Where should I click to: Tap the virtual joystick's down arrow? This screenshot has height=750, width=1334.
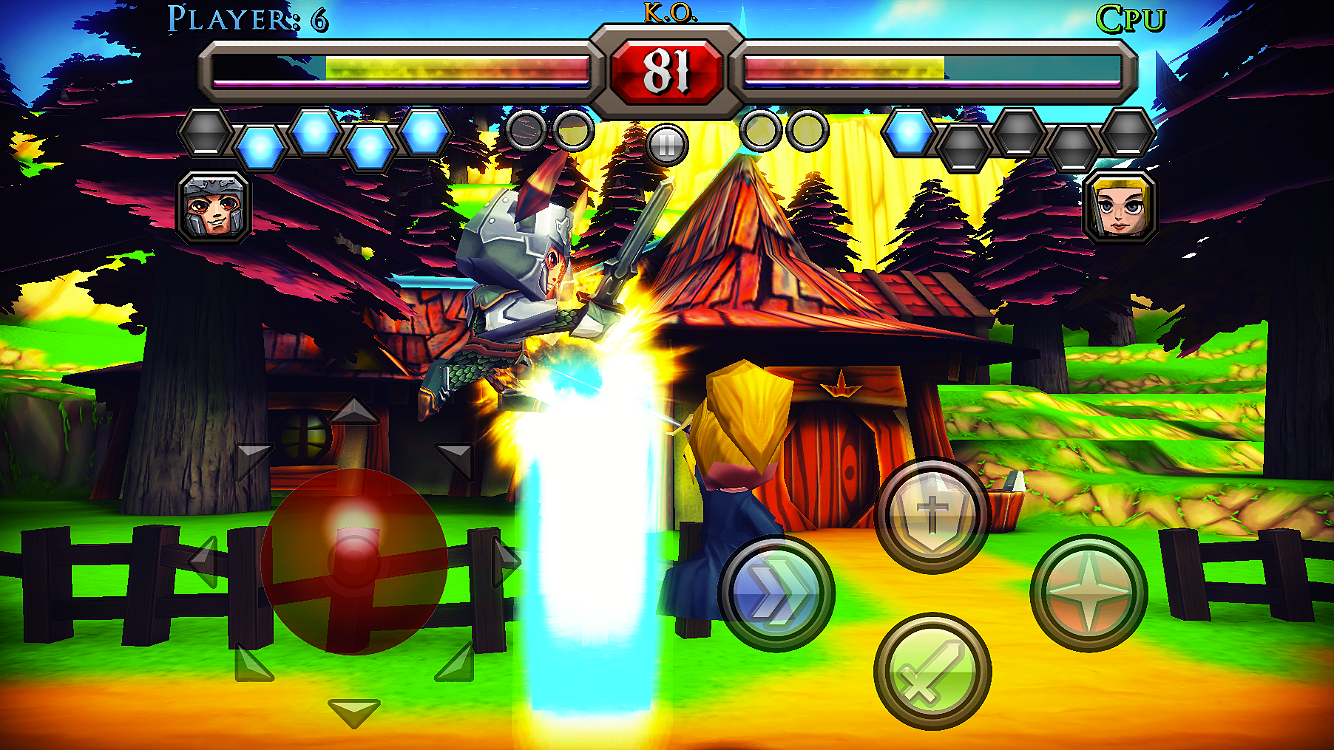tap(354, 713)
